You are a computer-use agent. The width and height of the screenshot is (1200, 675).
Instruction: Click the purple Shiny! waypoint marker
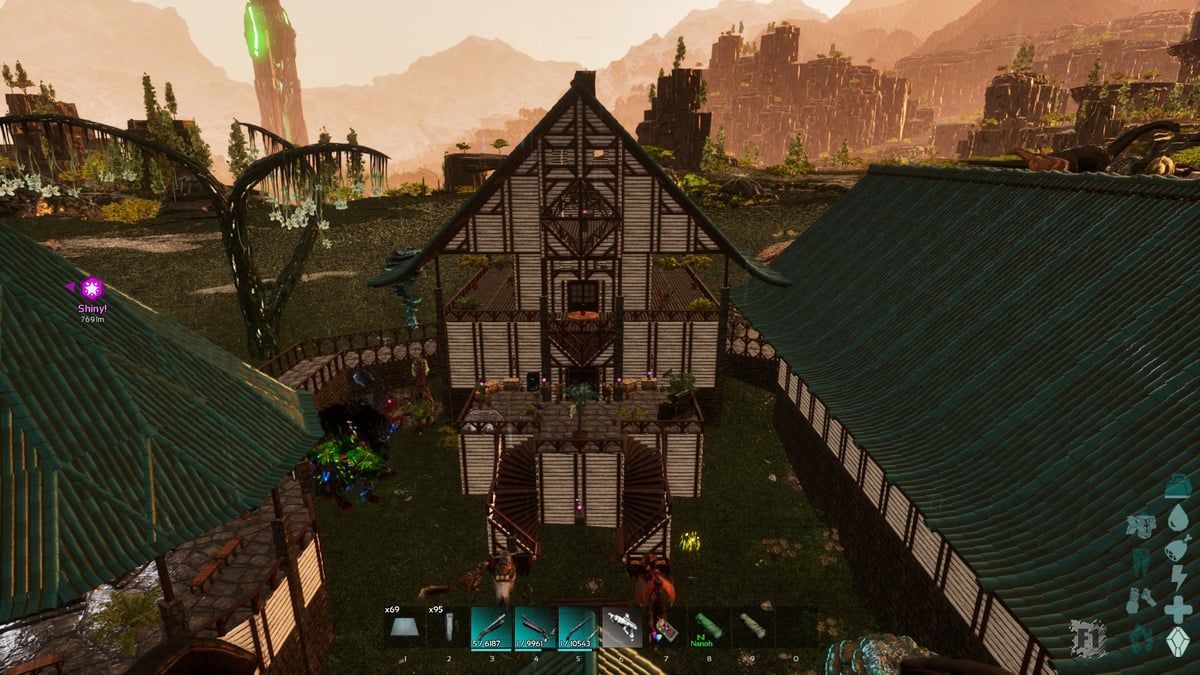(x=92, y=289)
